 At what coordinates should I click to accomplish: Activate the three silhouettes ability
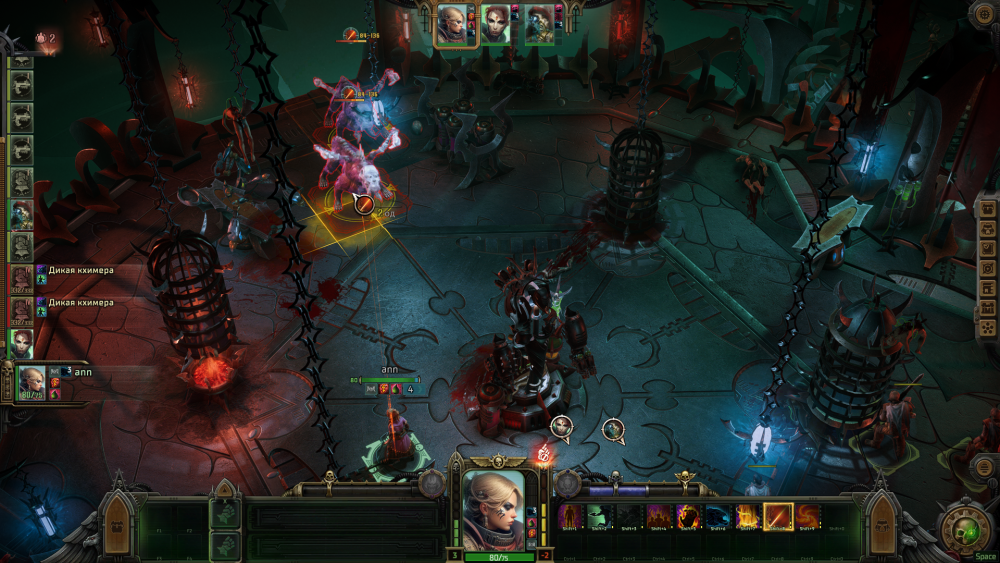point(659,517)
